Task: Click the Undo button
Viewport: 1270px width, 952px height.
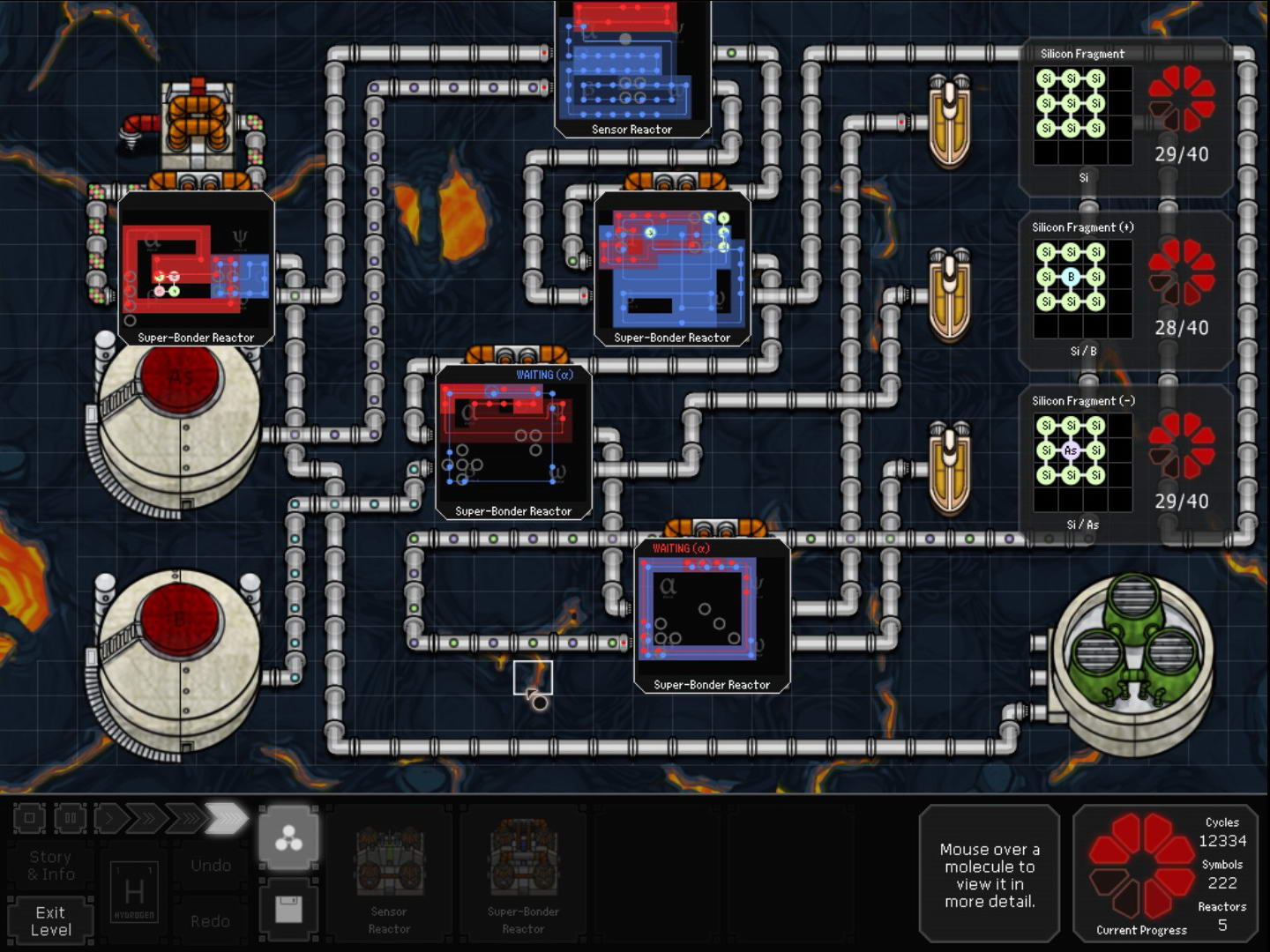Action: (211, 865)
